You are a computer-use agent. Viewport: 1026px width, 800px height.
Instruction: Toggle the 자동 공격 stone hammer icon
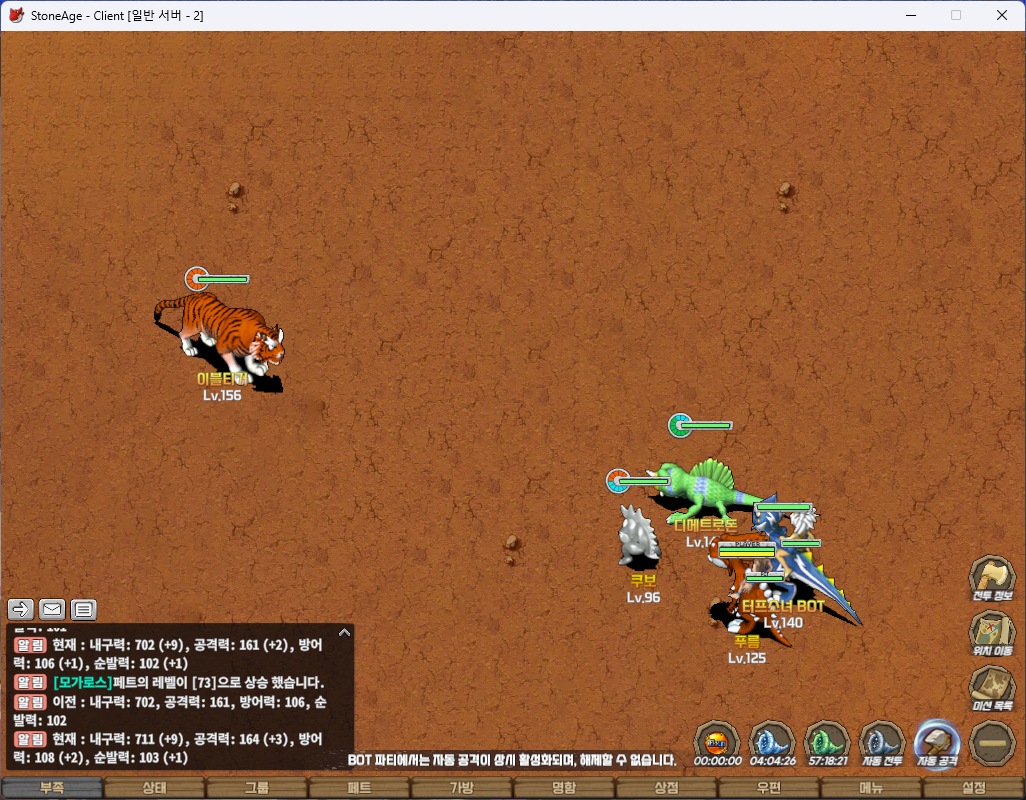(937, 742)
